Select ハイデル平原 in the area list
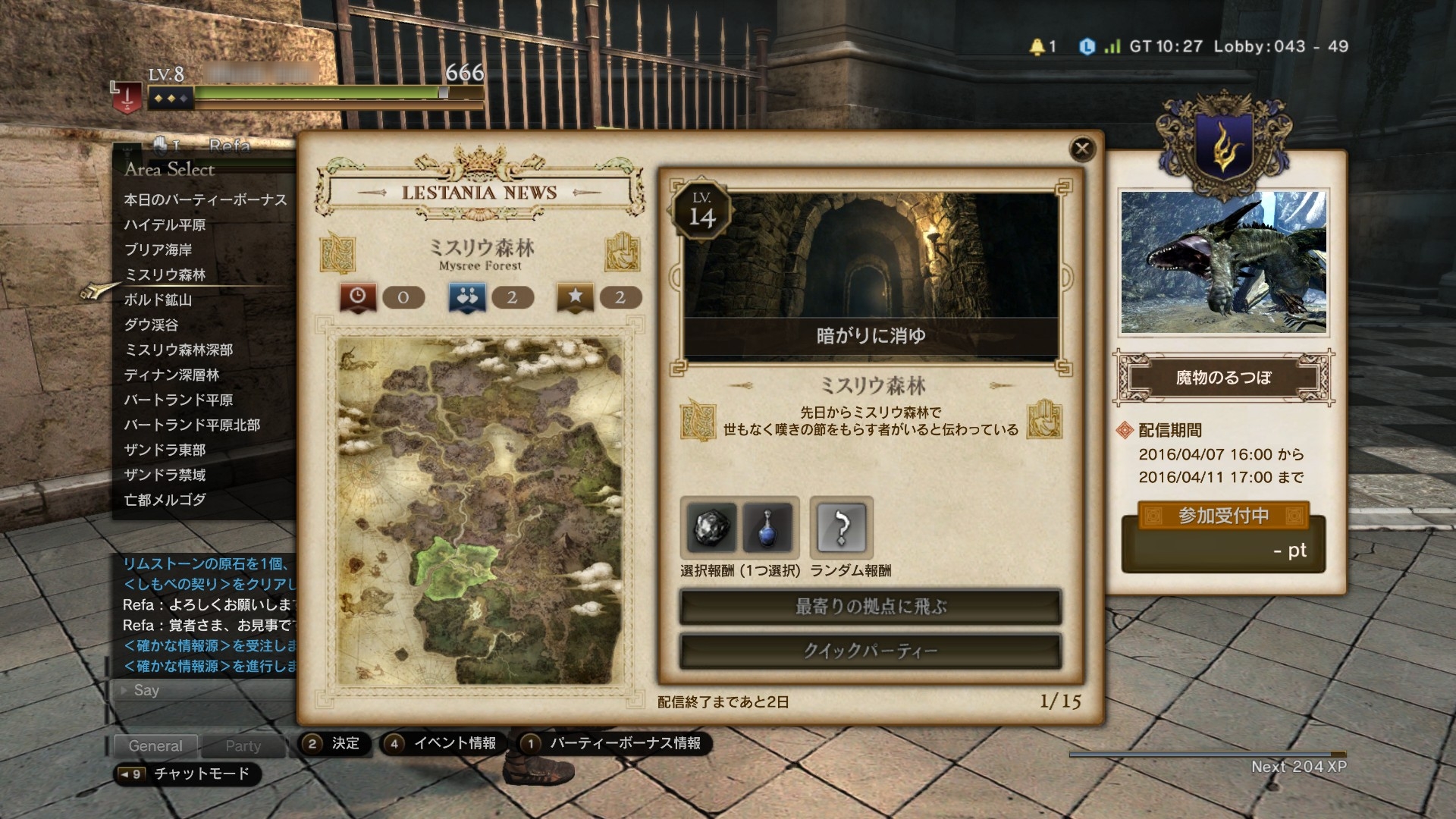Screen dimensions: 1456x819 (x=165, y=225)
